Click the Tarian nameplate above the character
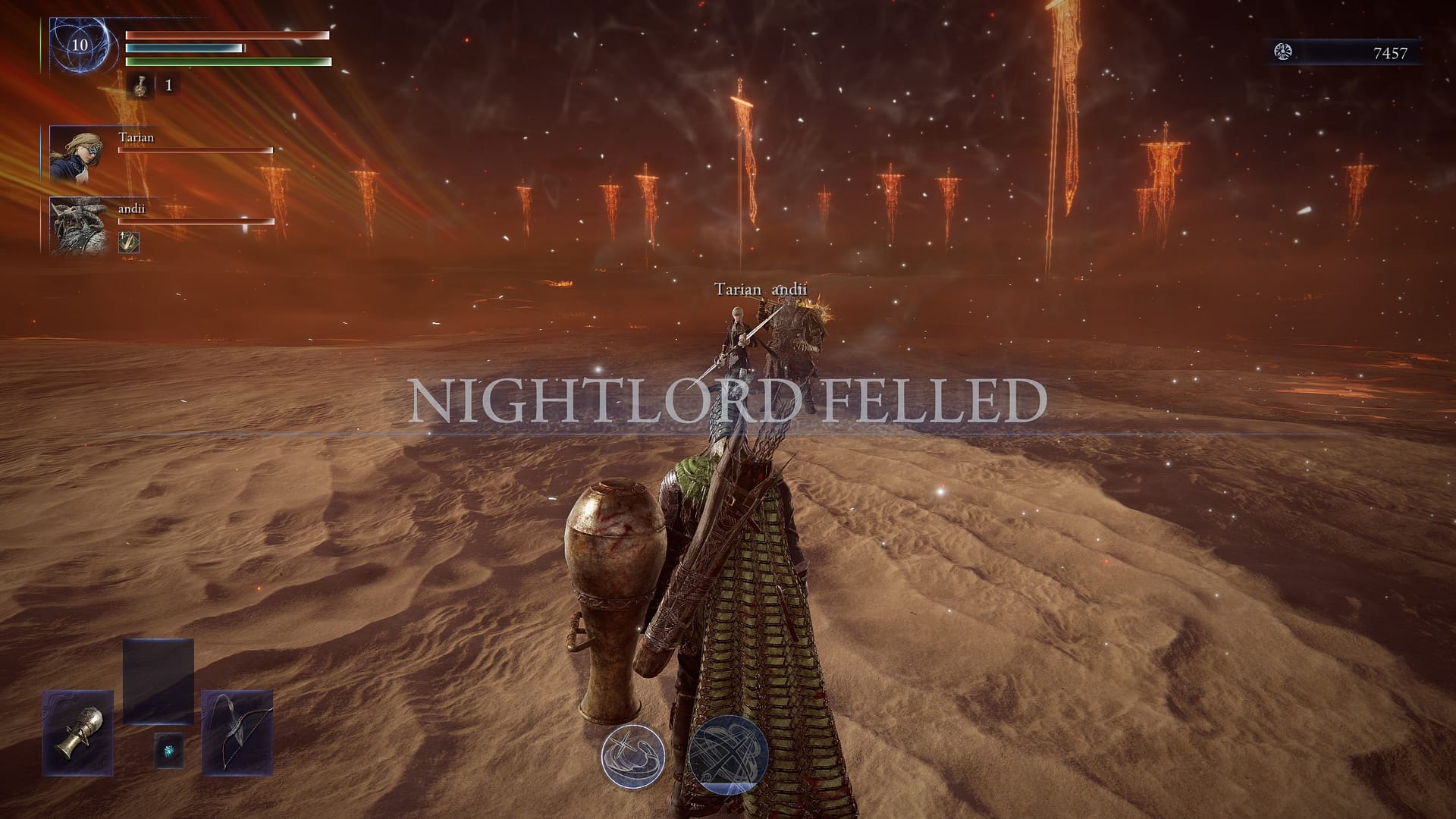This screenshot has height=819, width=1456. pyautogui.click(x=737, y=289)
